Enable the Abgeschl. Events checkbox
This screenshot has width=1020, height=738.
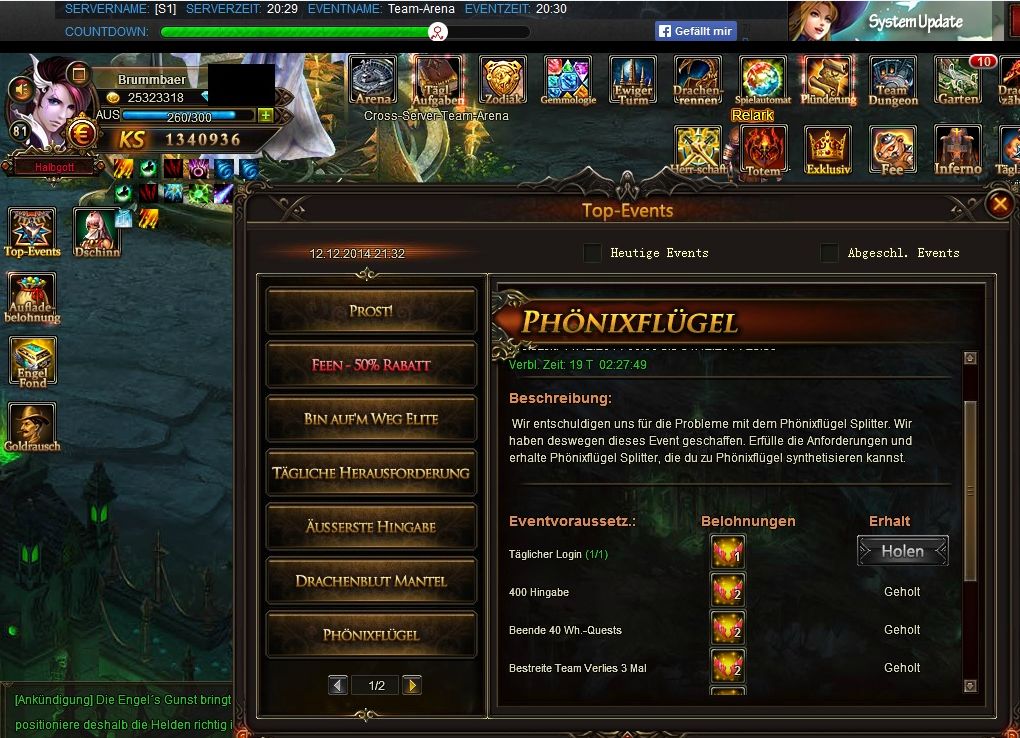tap(829, 253)
